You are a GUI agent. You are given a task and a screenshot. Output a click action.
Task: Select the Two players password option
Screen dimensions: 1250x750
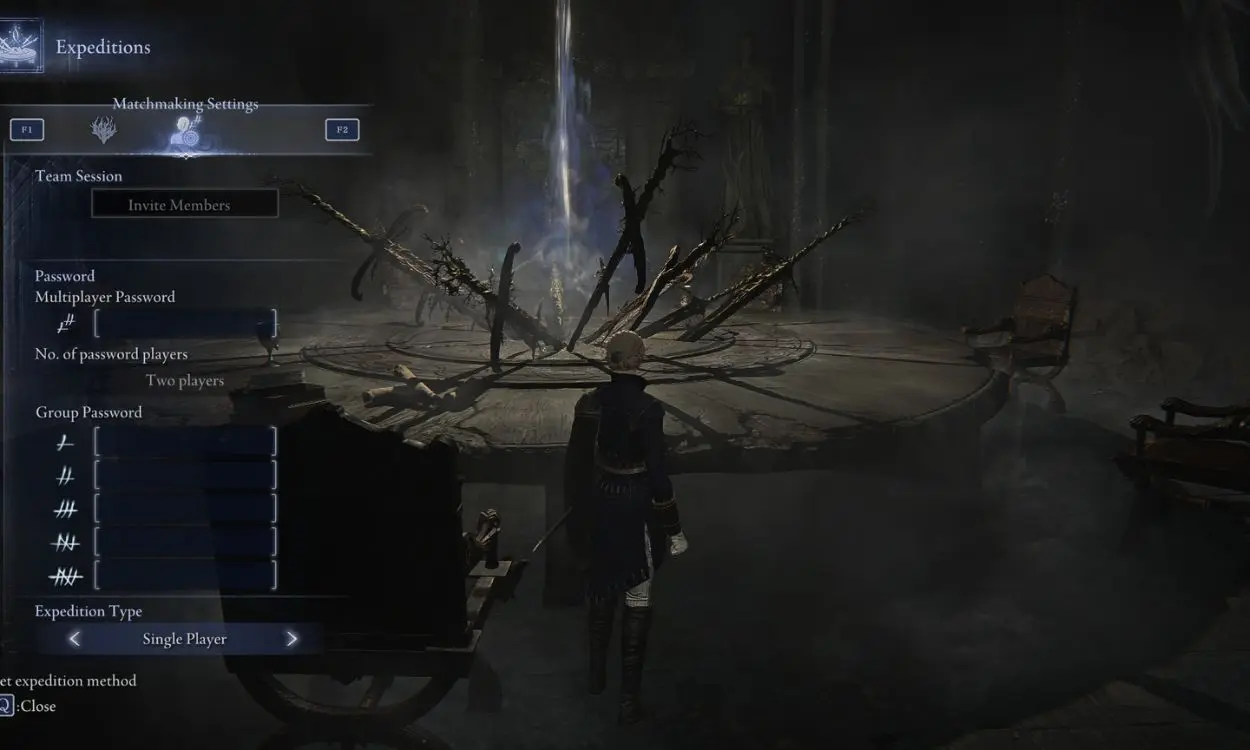185,381
